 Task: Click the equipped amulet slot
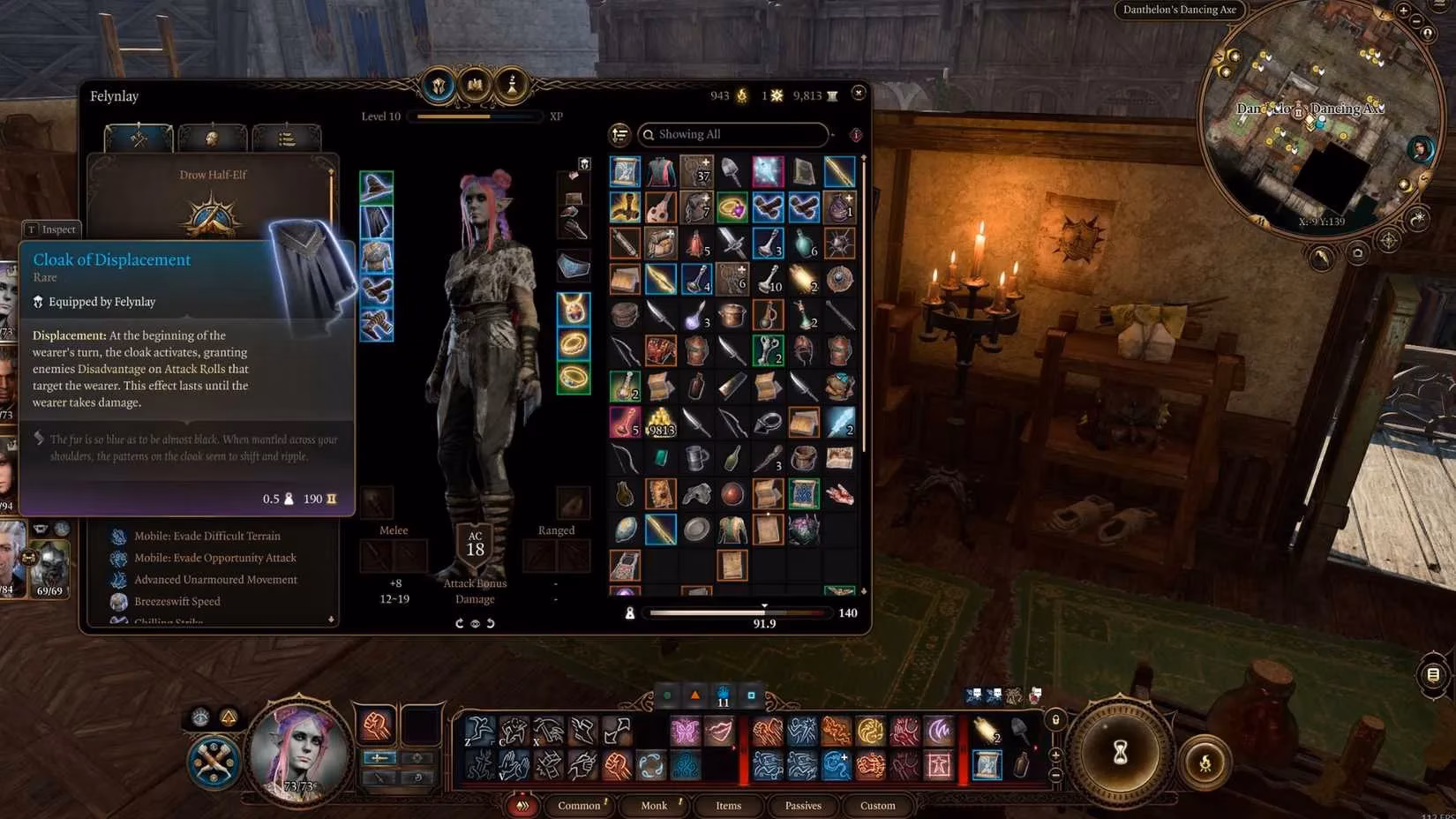pyautogui.click(x=574, y=309)
